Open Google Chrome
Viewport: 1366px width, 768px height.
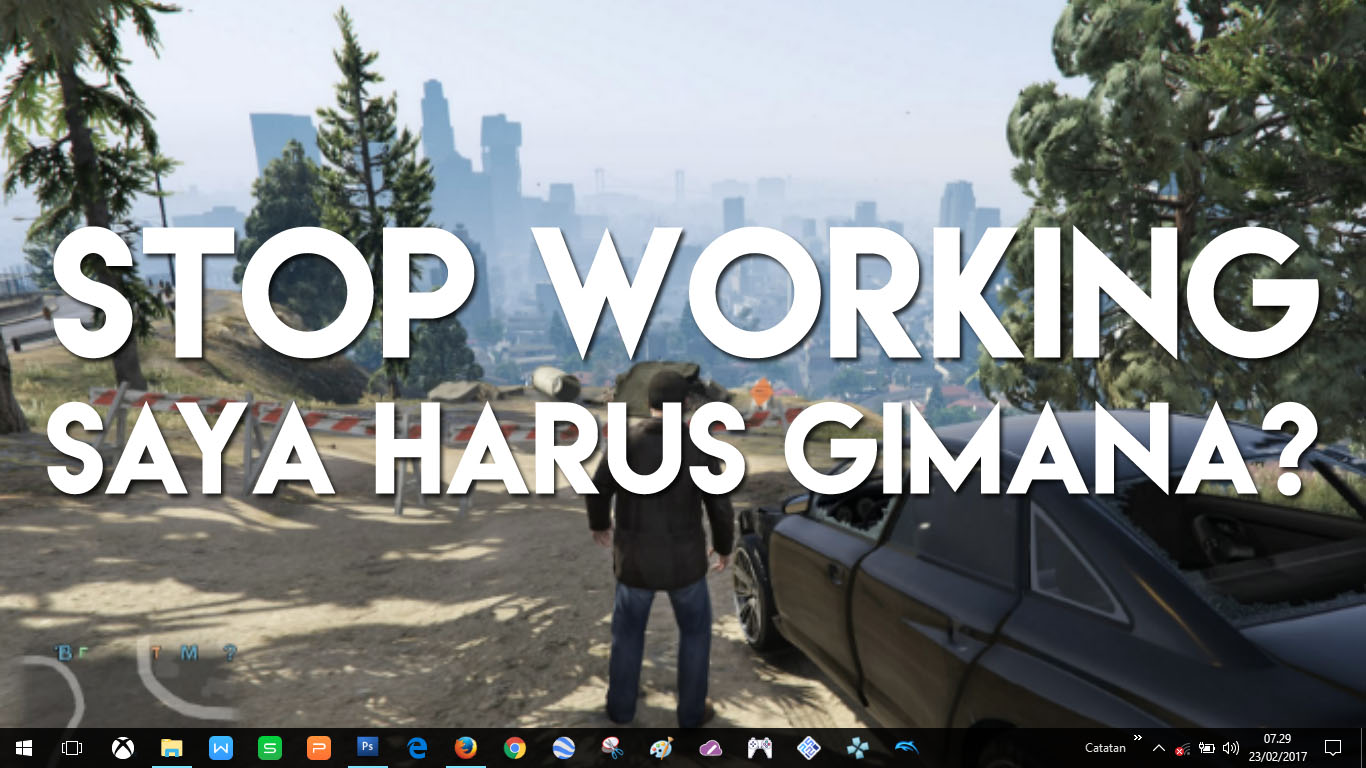pyautogui.click(x=514, y=748)
